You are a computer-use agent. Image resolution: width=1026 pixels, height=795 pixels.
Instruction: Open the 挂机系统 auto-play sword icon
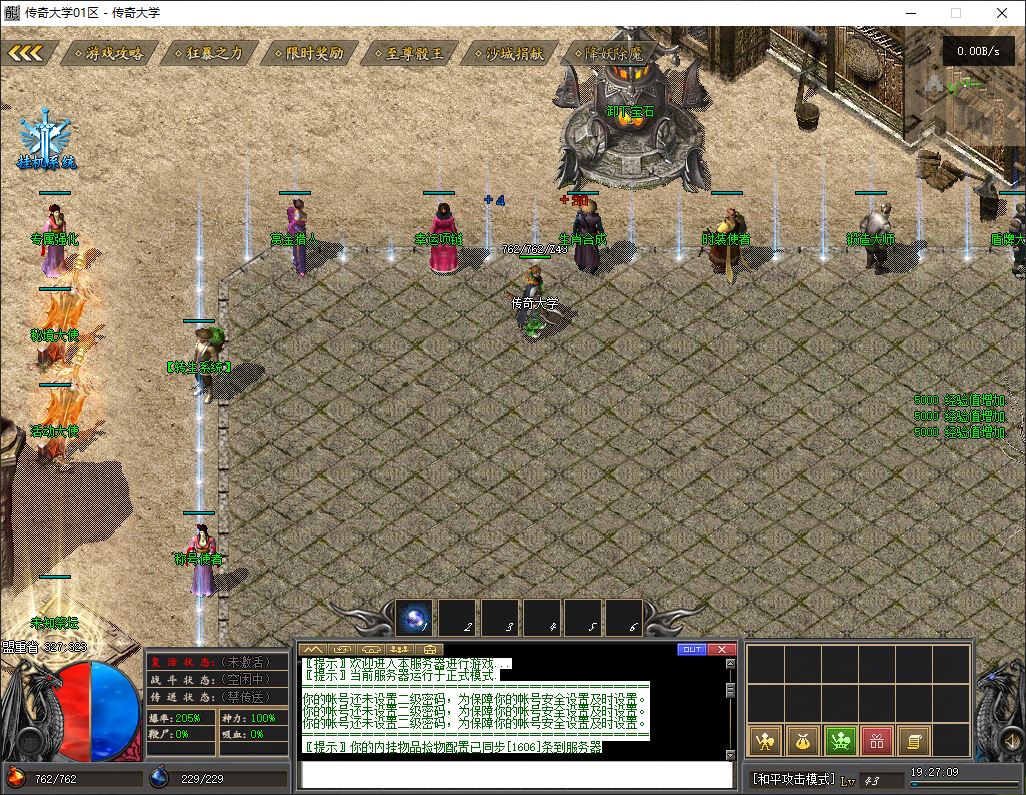tap(46, 138)
